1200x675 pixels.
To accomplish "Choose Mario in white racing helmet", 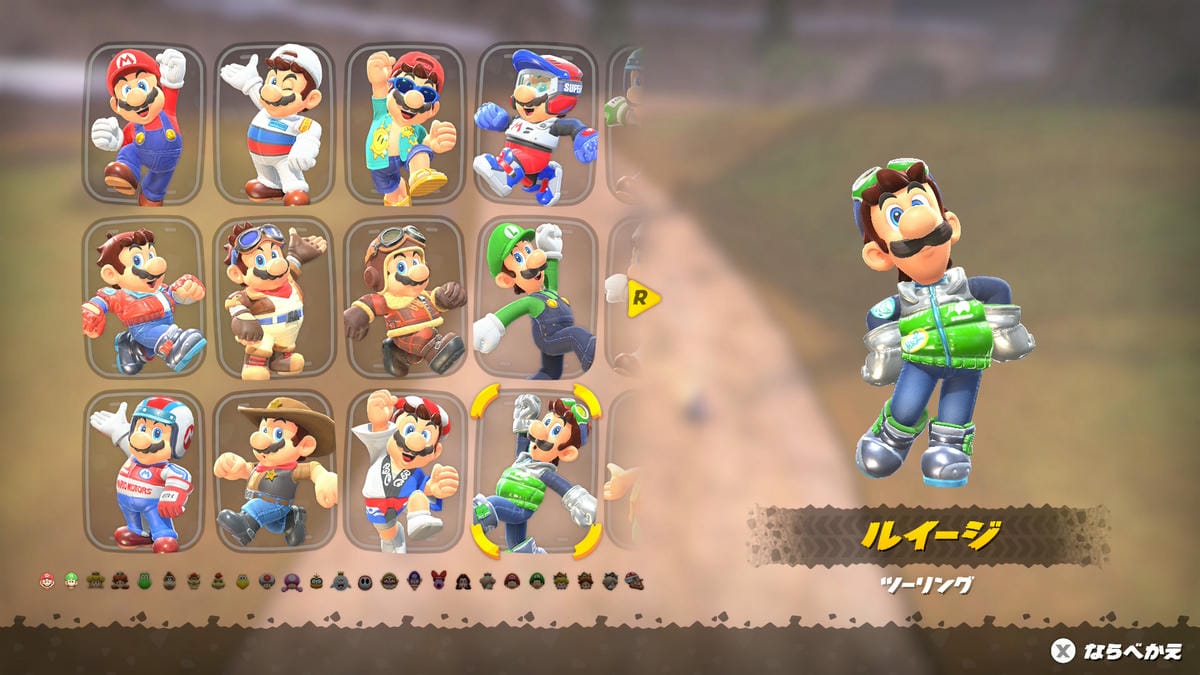I will pyautogui.click(x=144, y=471).
